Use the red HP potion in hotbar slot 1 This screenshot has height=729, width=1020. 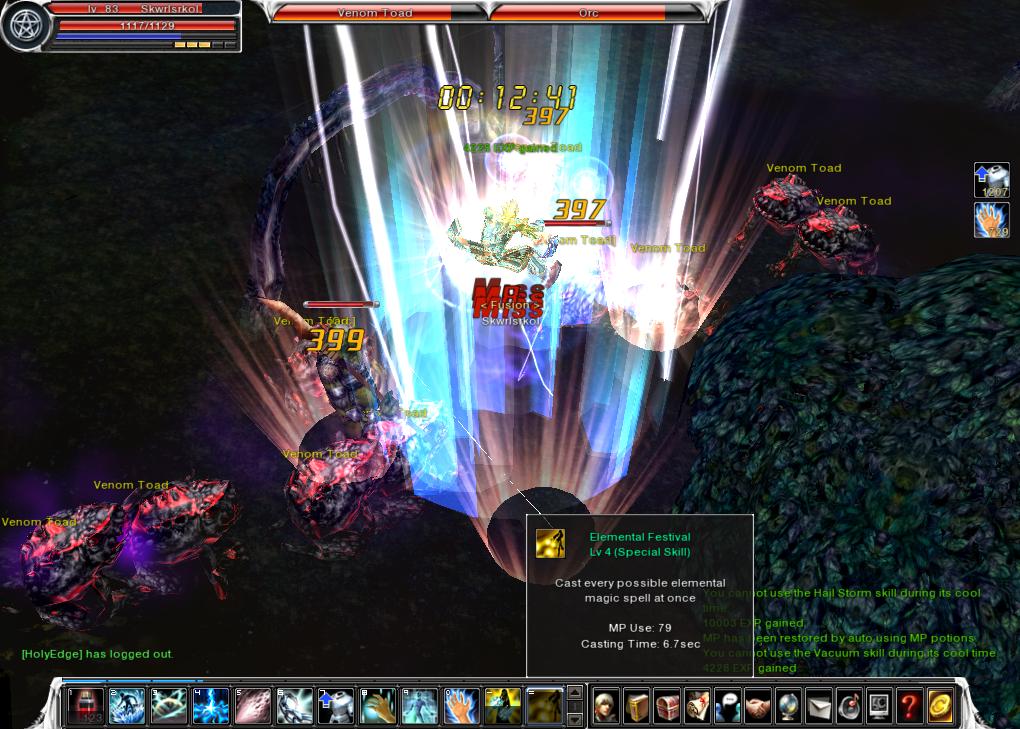point(85,706)
